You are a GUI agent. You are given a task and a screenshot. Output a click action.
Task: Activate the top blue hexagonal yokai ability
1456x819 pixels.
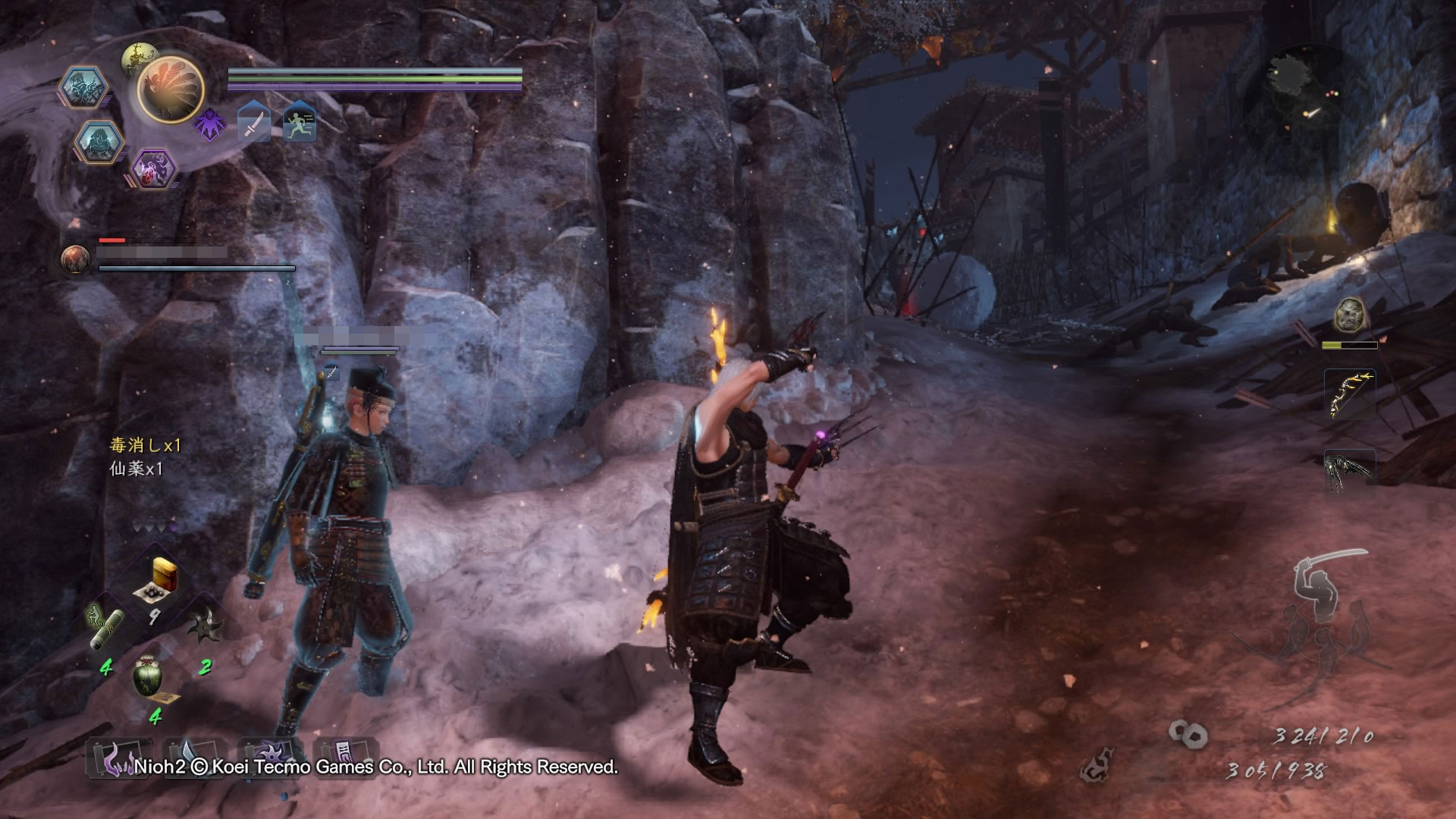click(x=82, y=87)
